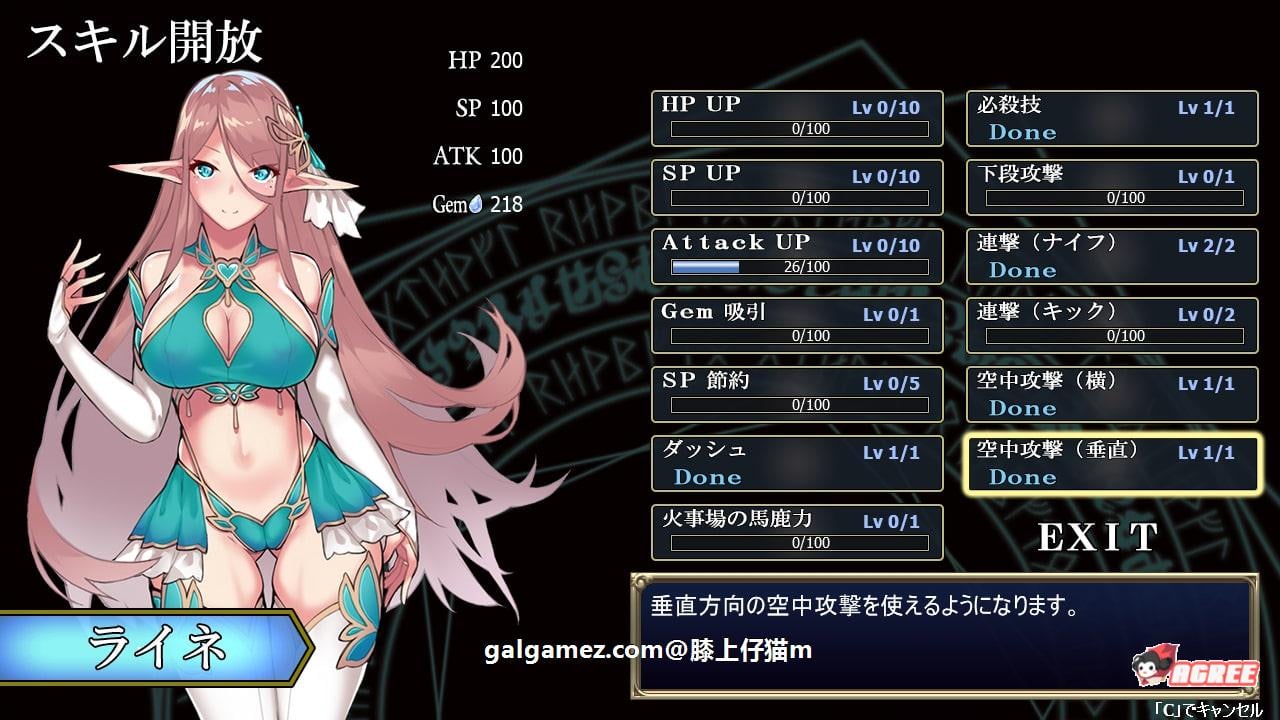The height and width of the screenshot is (720, 1280).
Task: Select the 連撃（ナイフ）skill marked Done
Action: click(1112, 256)
